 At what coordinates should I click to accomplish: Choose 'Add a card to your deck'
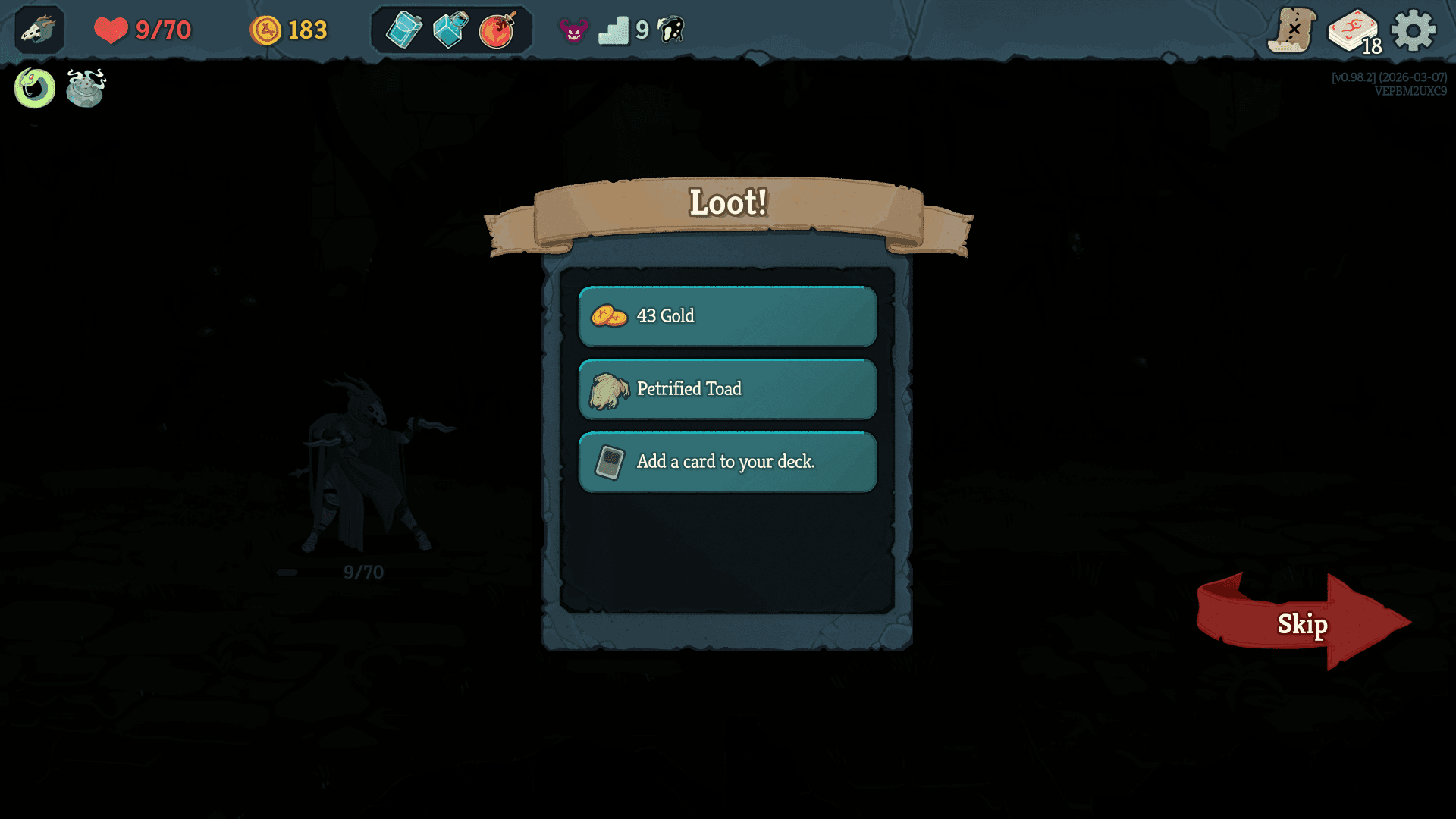click(726, 461)
